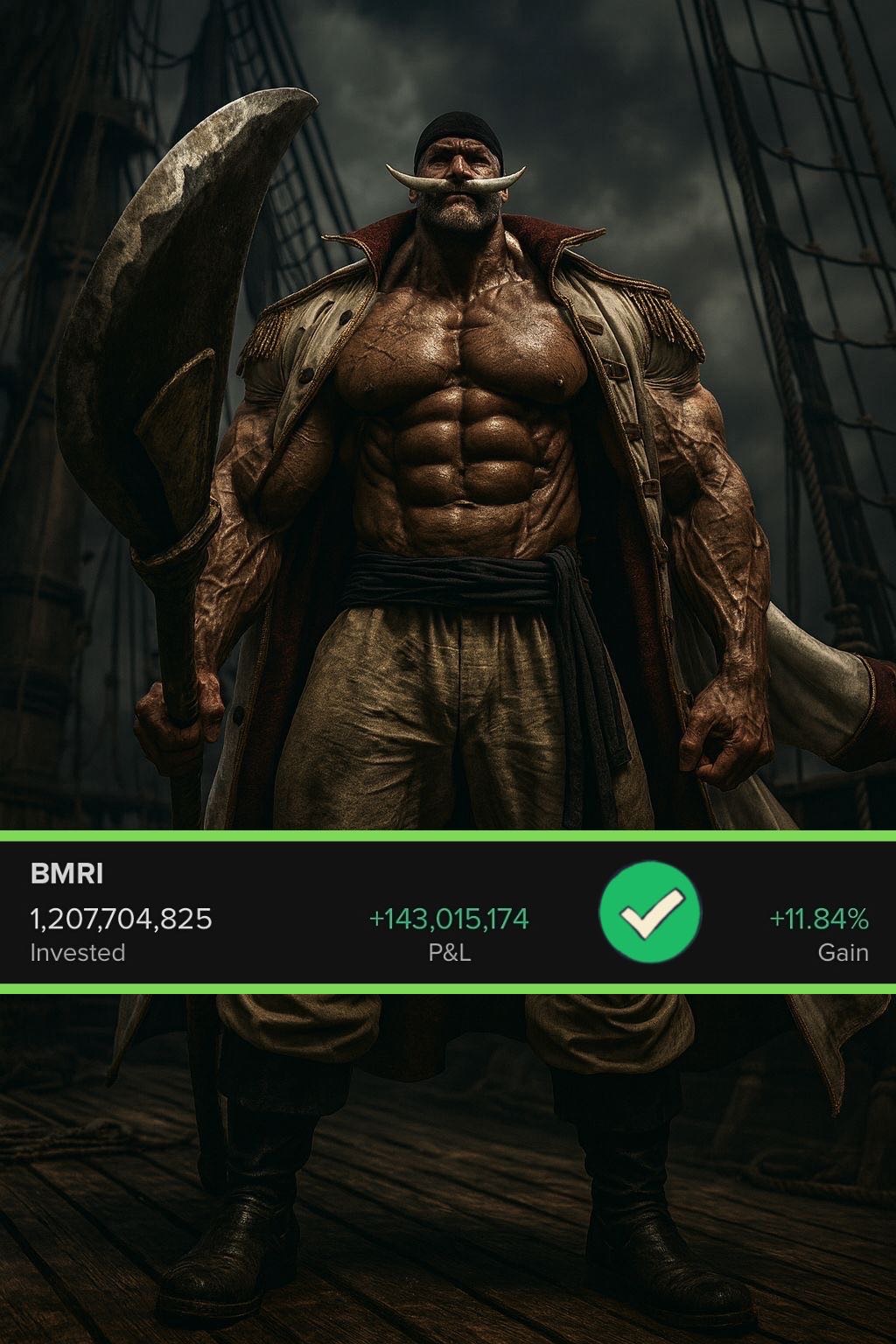Click the green checkmark icon
The height and width of the screenshot is (1344, 896).
(x=650, y=913)
